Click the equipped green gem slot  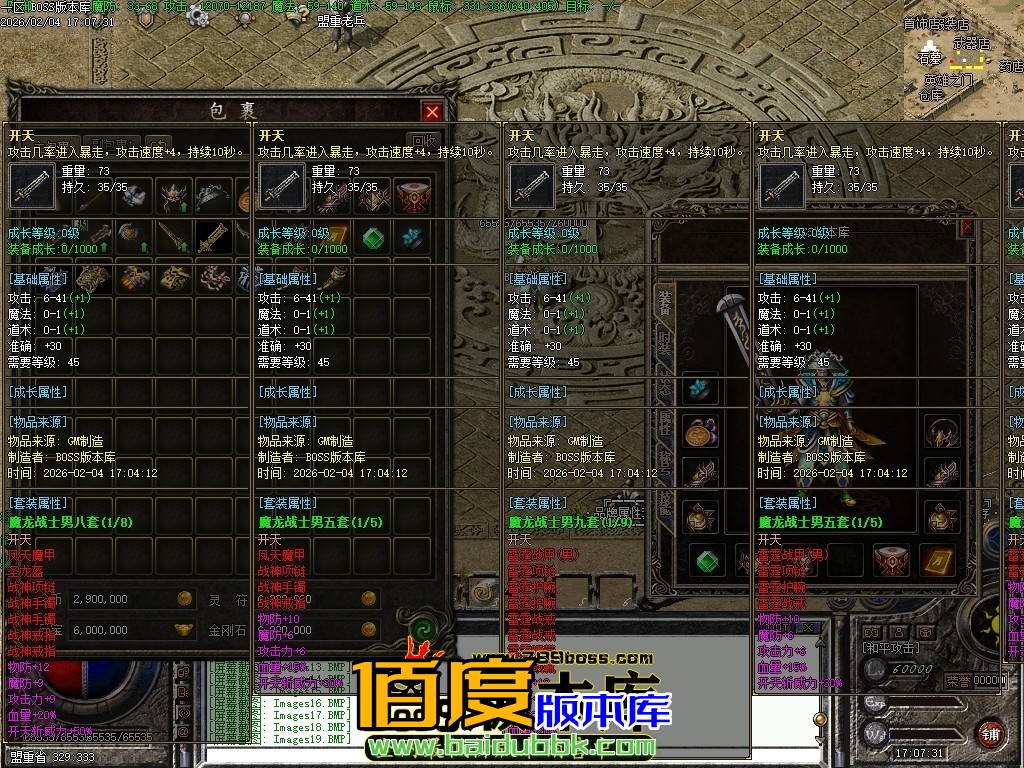(709, 559)
